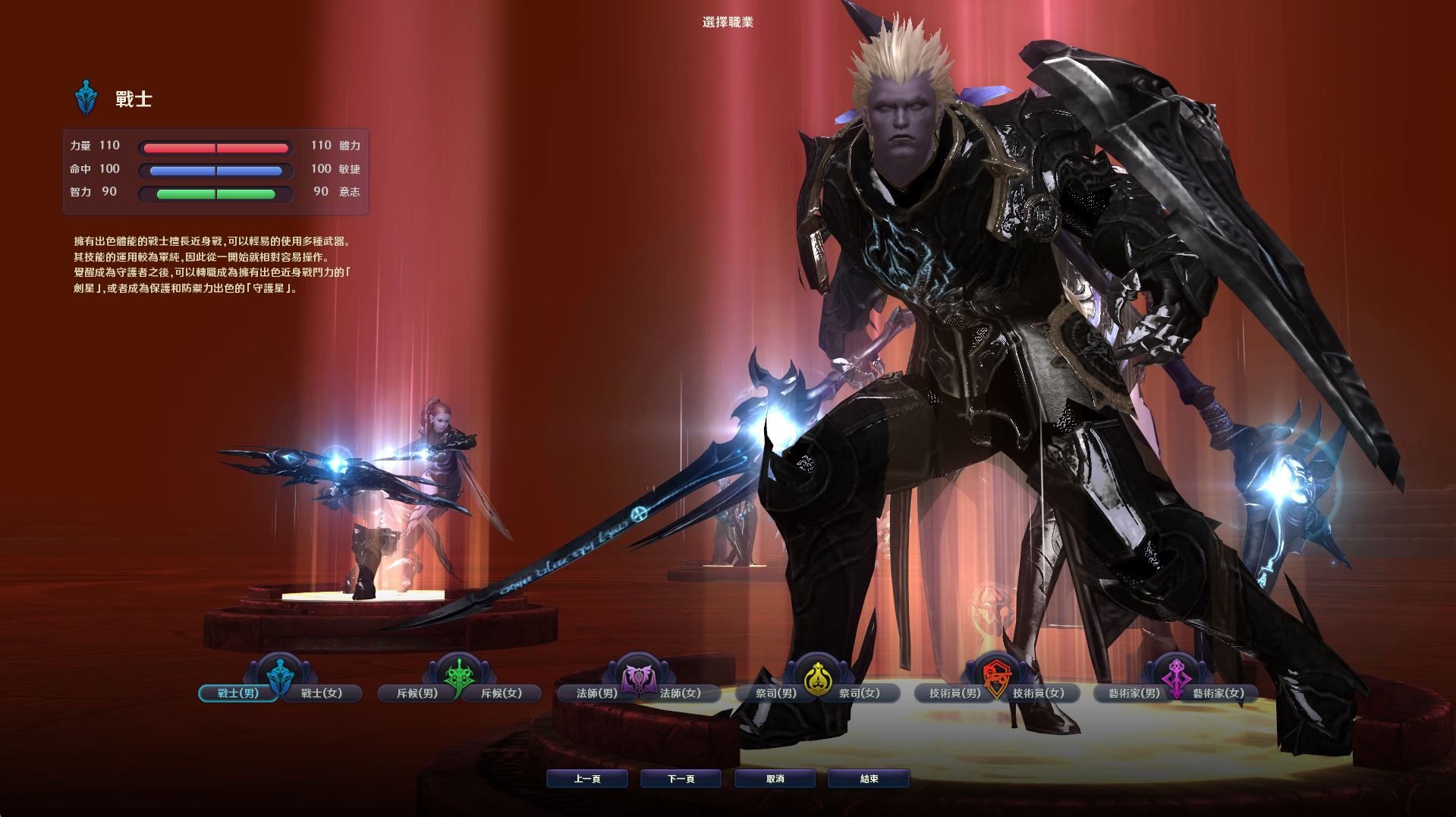The height and width of the screenshot is (817, 1456).
Task: Continue with the 下一頁 button
Action: point(681,779)
